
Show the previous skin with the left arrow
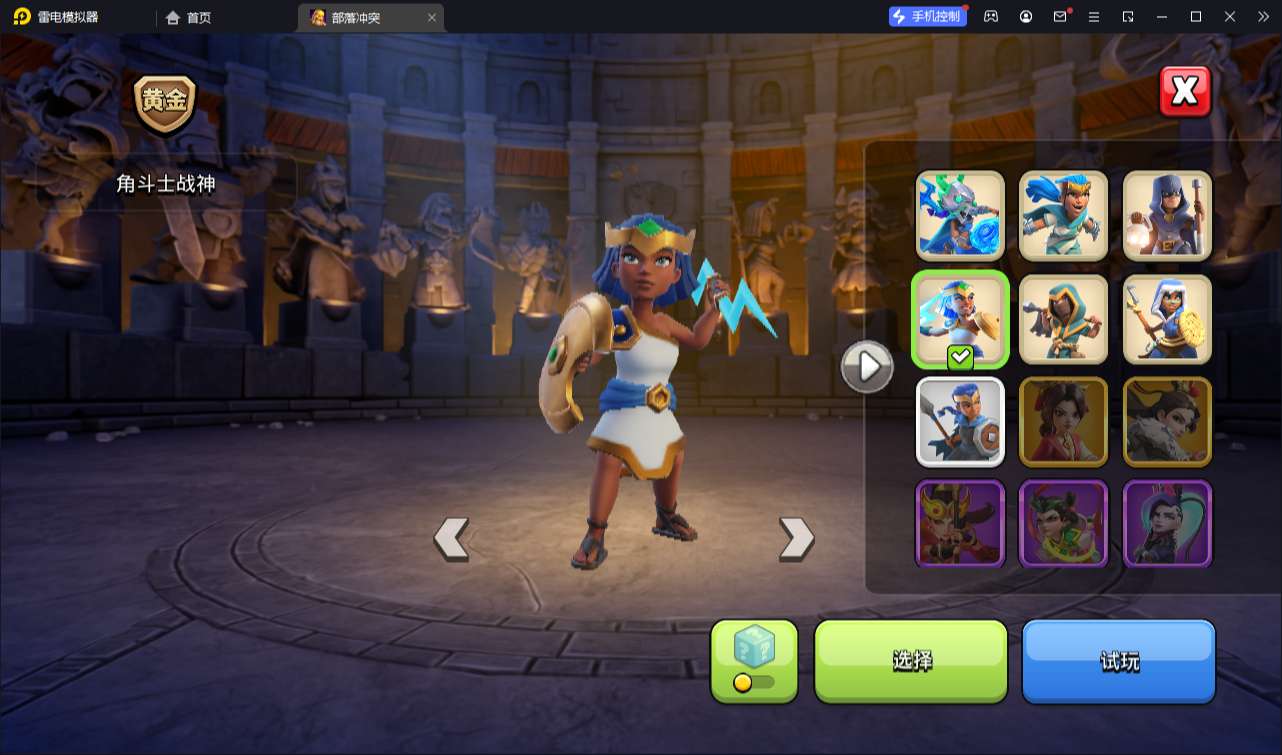pyautogui.click(x=451, y=538)
